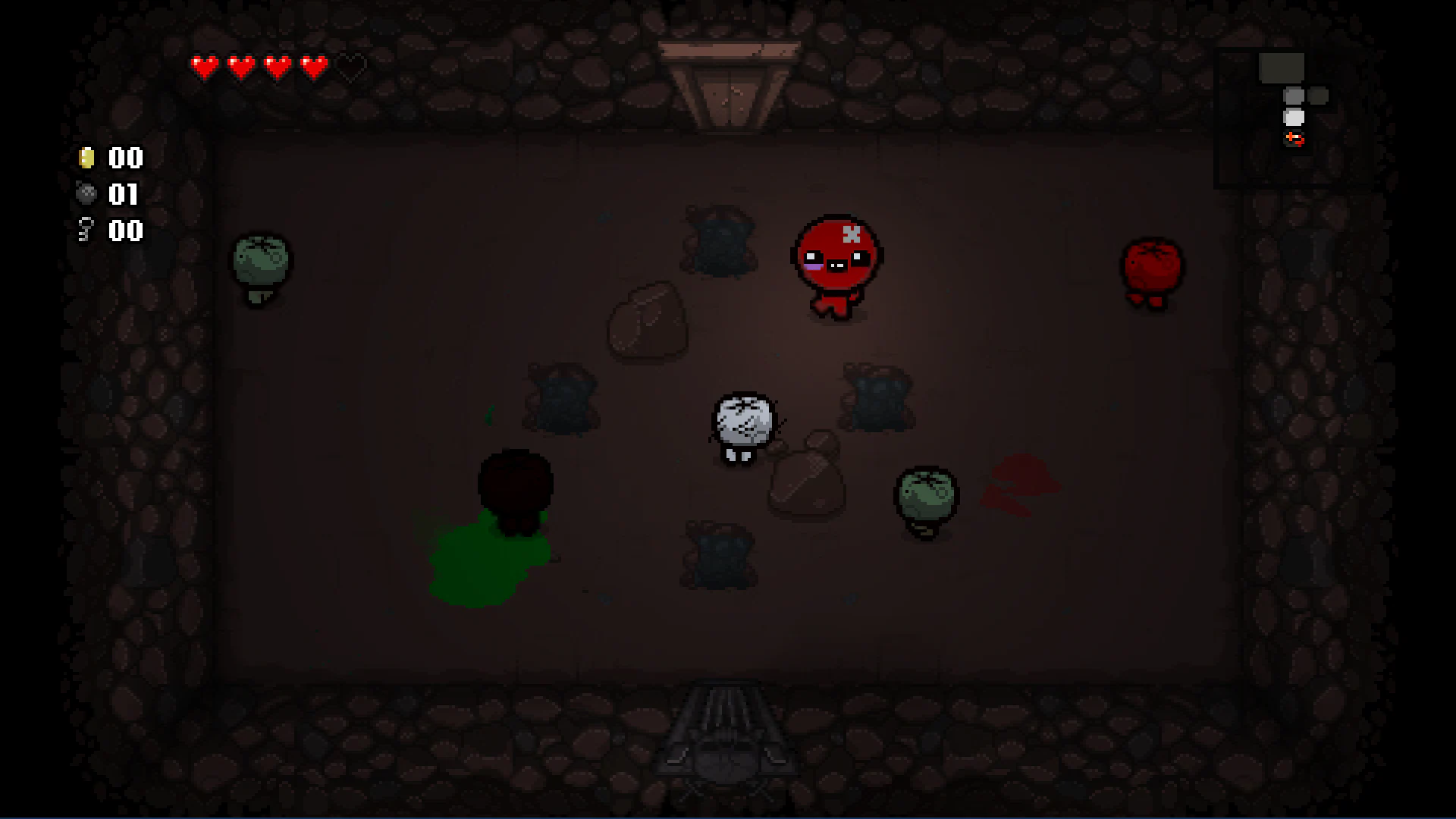1456x819 pixels.
Task: Click the coin counter icon
Action: click(86, 158)
